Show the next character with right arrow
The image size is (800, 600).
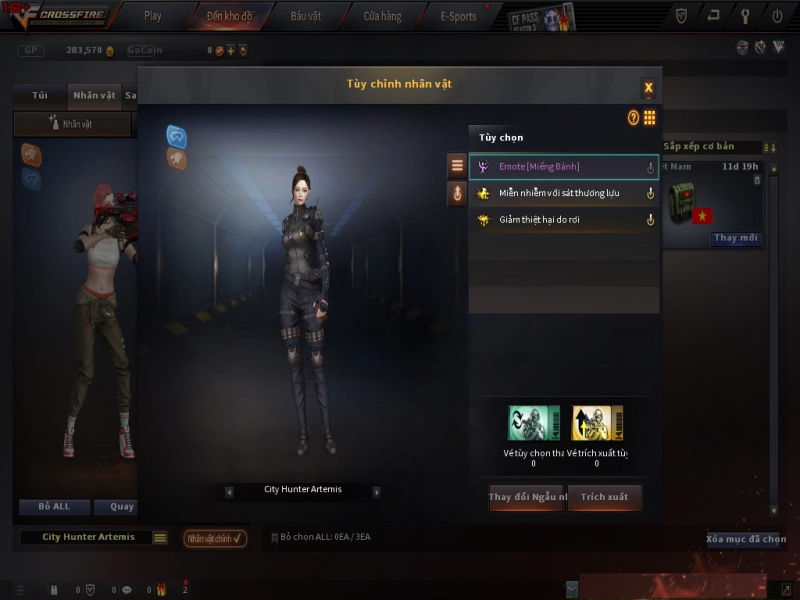[x=376, y=491]
